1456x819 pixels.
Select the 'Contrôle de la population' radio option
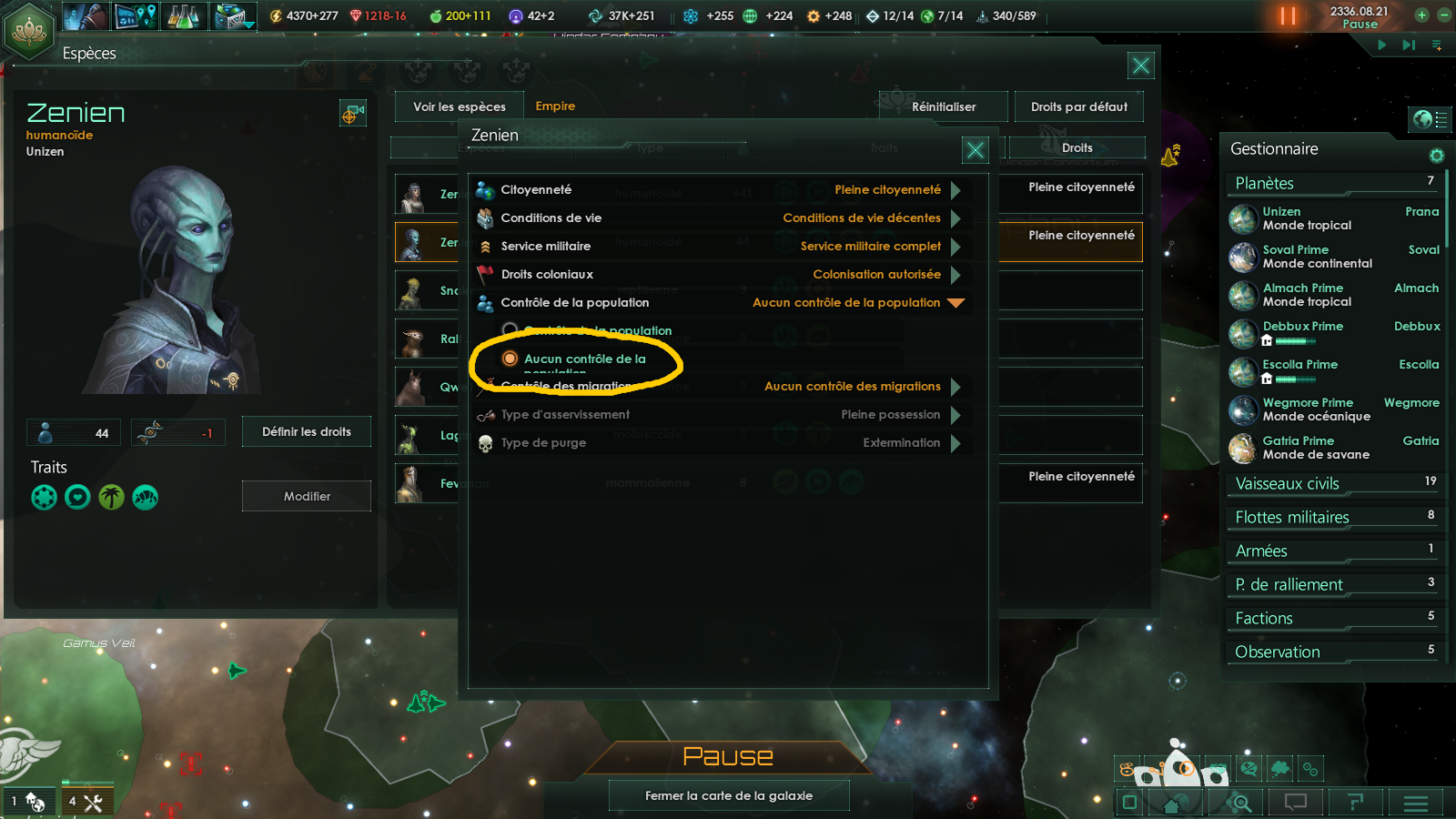(508, 330)
